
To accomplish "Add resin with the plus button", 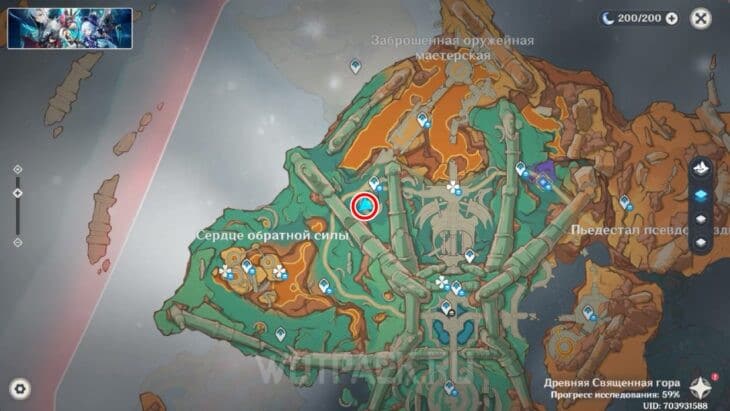I will click(672, 18).
